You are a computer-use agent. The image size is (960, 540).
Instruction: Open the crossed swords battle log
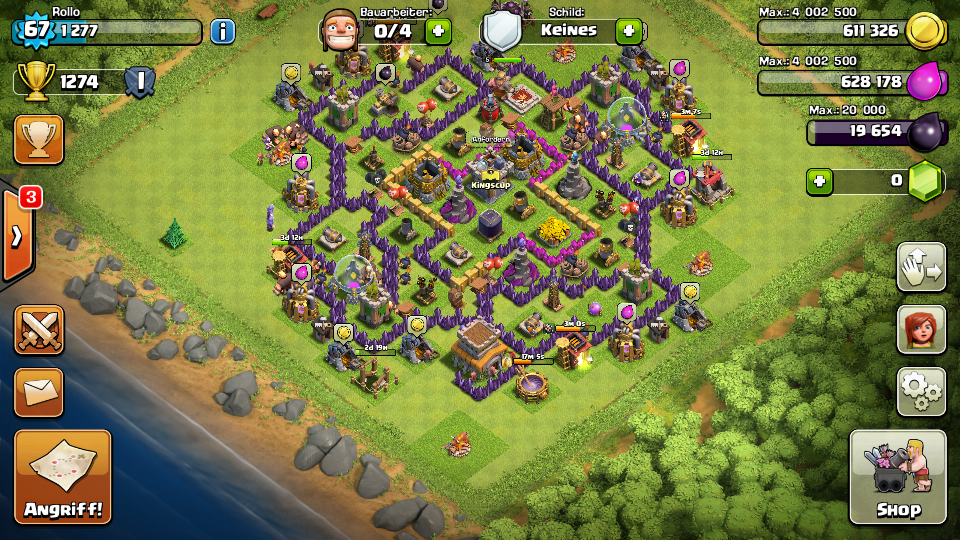pyautogui.click(x=39, y=330)
